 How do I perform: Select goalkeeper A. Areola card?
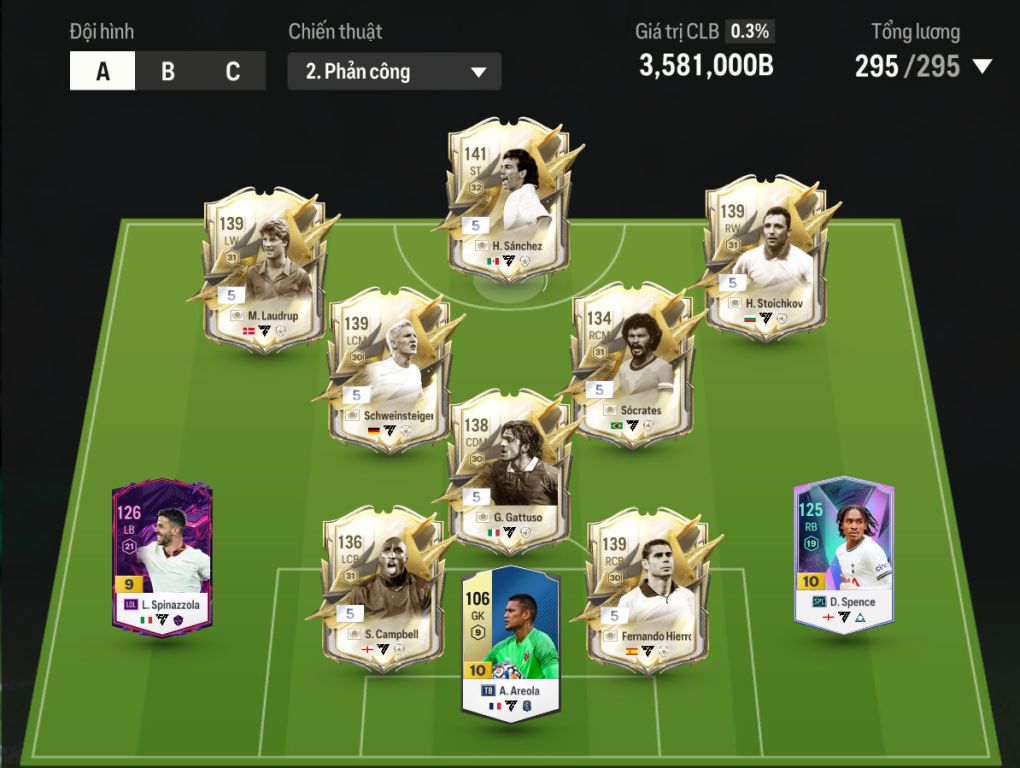[510, 643]
